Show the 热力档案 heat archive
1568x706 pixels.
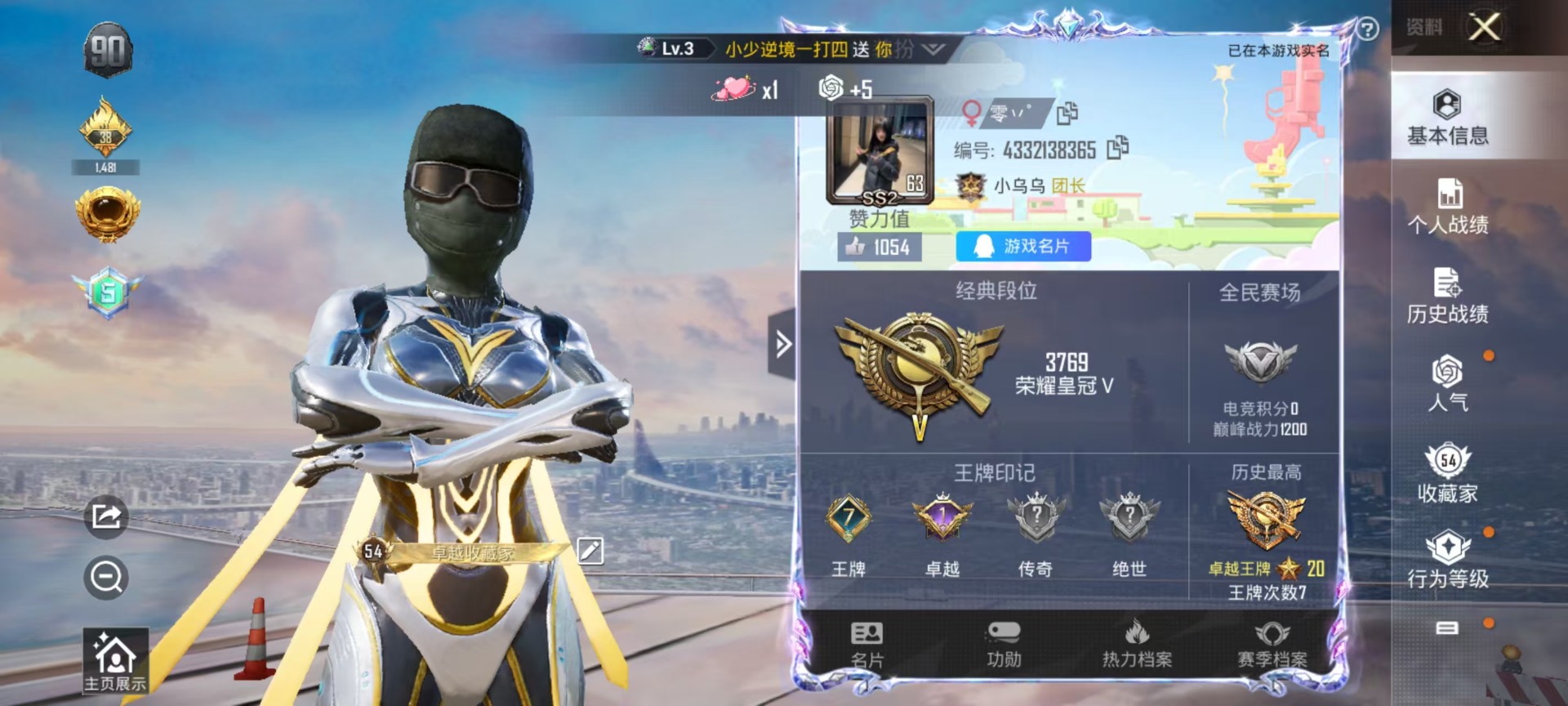click(x=1137, y=644)
